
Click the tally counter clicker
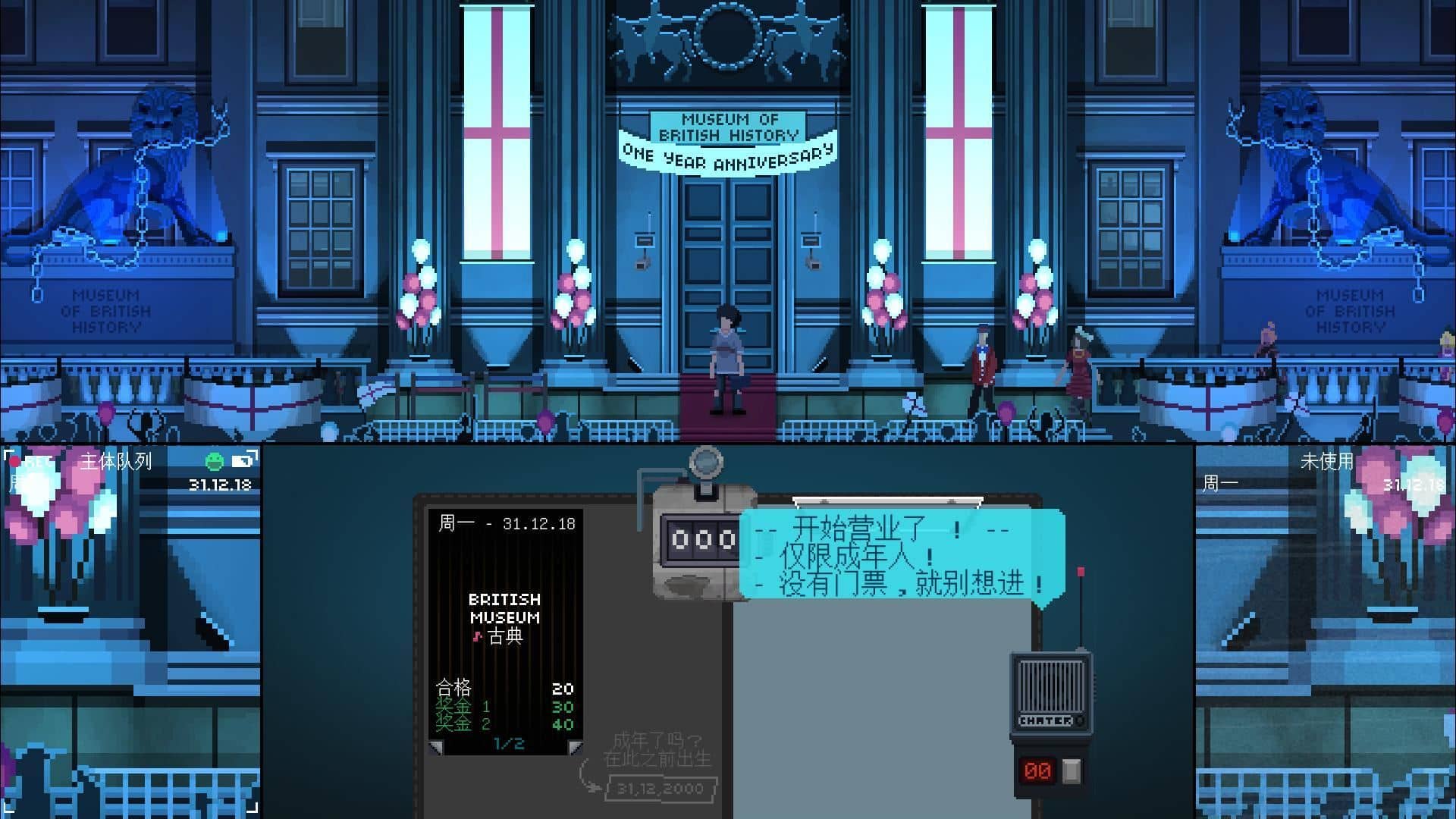(x=705, y=460)
